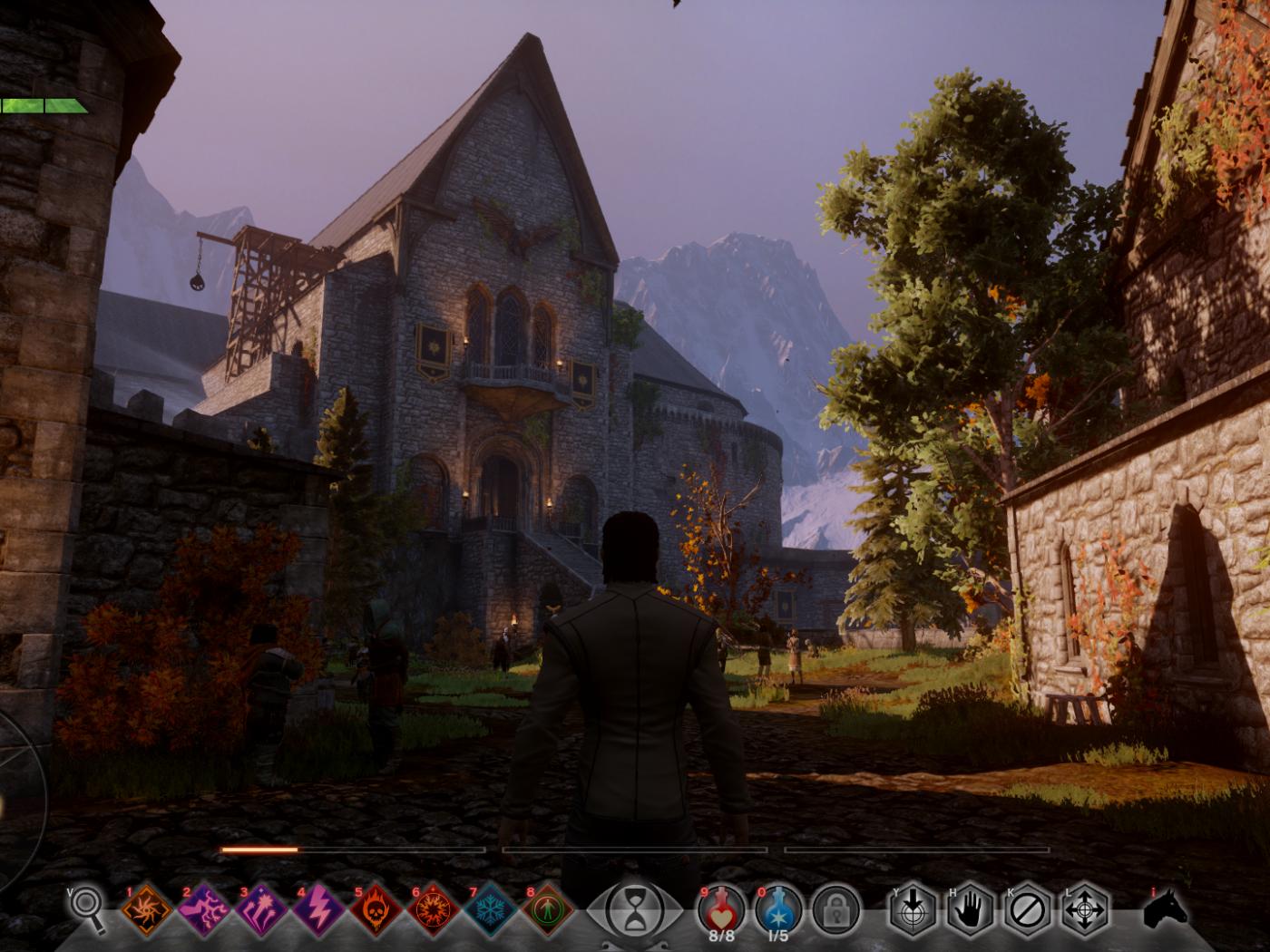Activate the four-arrow move party command
This screenshot has width=1270, height=952.
(x=1084, y=911)
